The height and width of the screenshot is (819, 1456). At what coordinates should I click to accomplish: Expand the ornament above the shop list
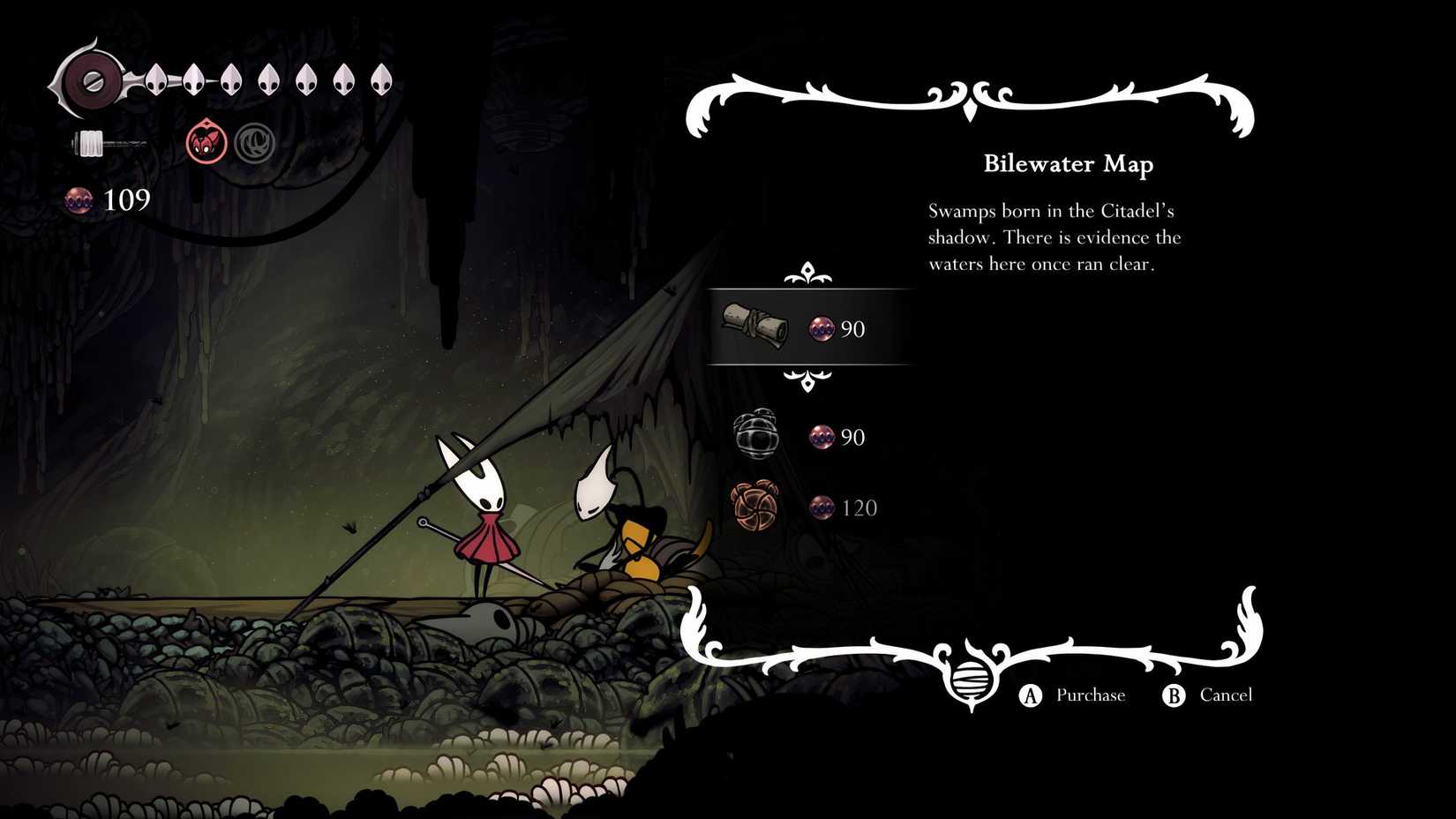tap(808, 272)
